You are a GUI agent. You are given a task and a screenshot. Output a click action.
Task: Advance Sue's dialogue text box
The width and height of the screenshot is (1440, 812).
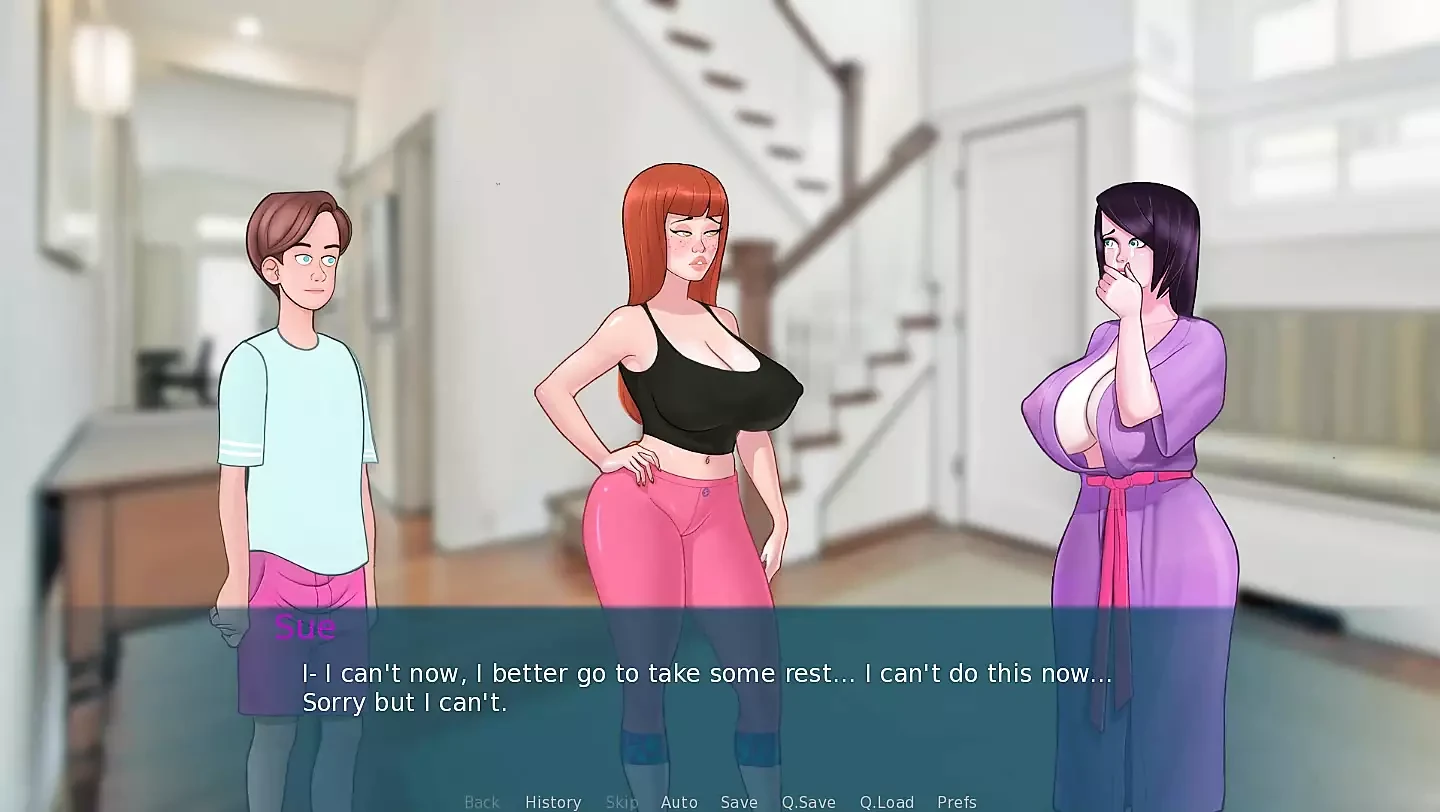tap(706, 688)
